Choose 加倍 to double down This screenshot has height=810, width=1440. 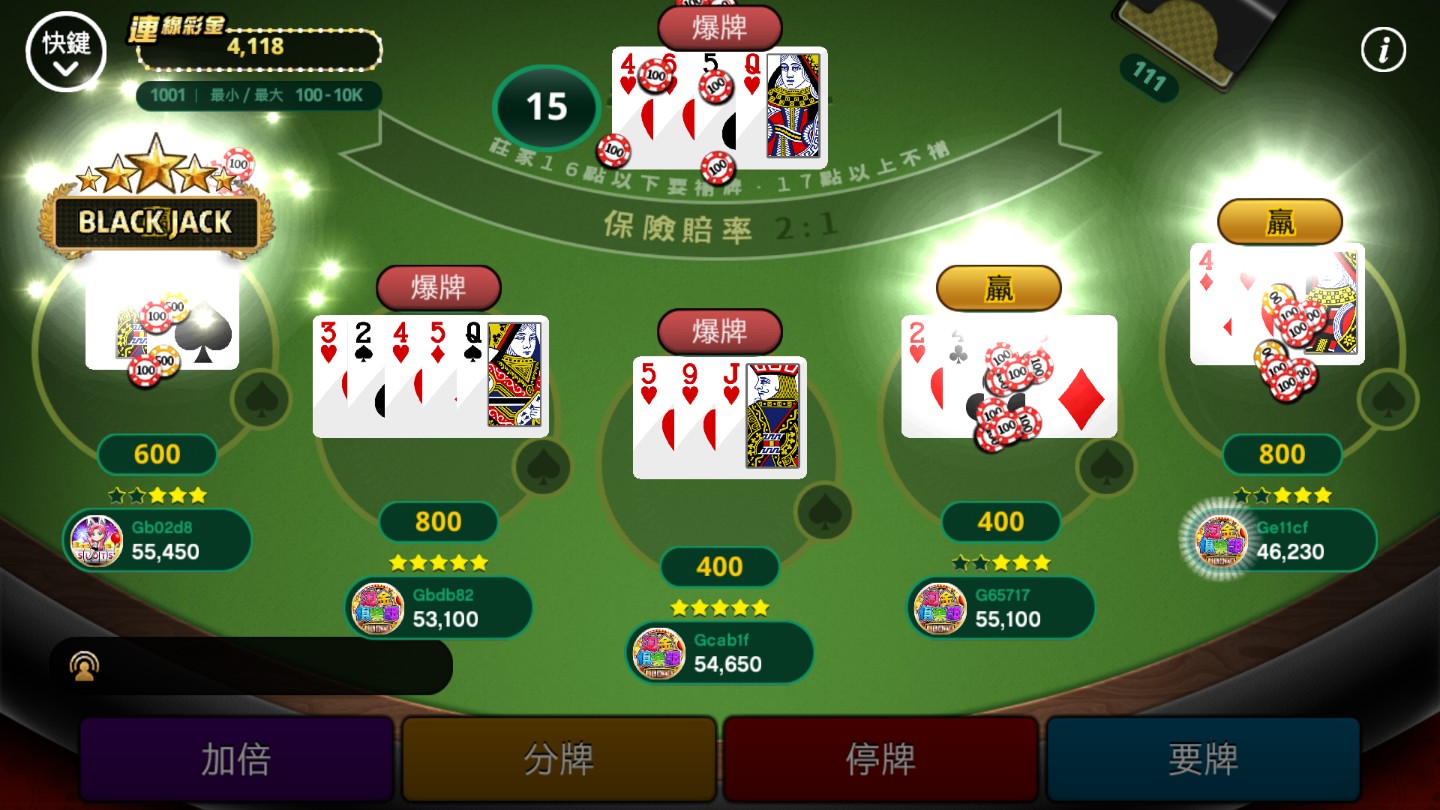pos(236,760)
